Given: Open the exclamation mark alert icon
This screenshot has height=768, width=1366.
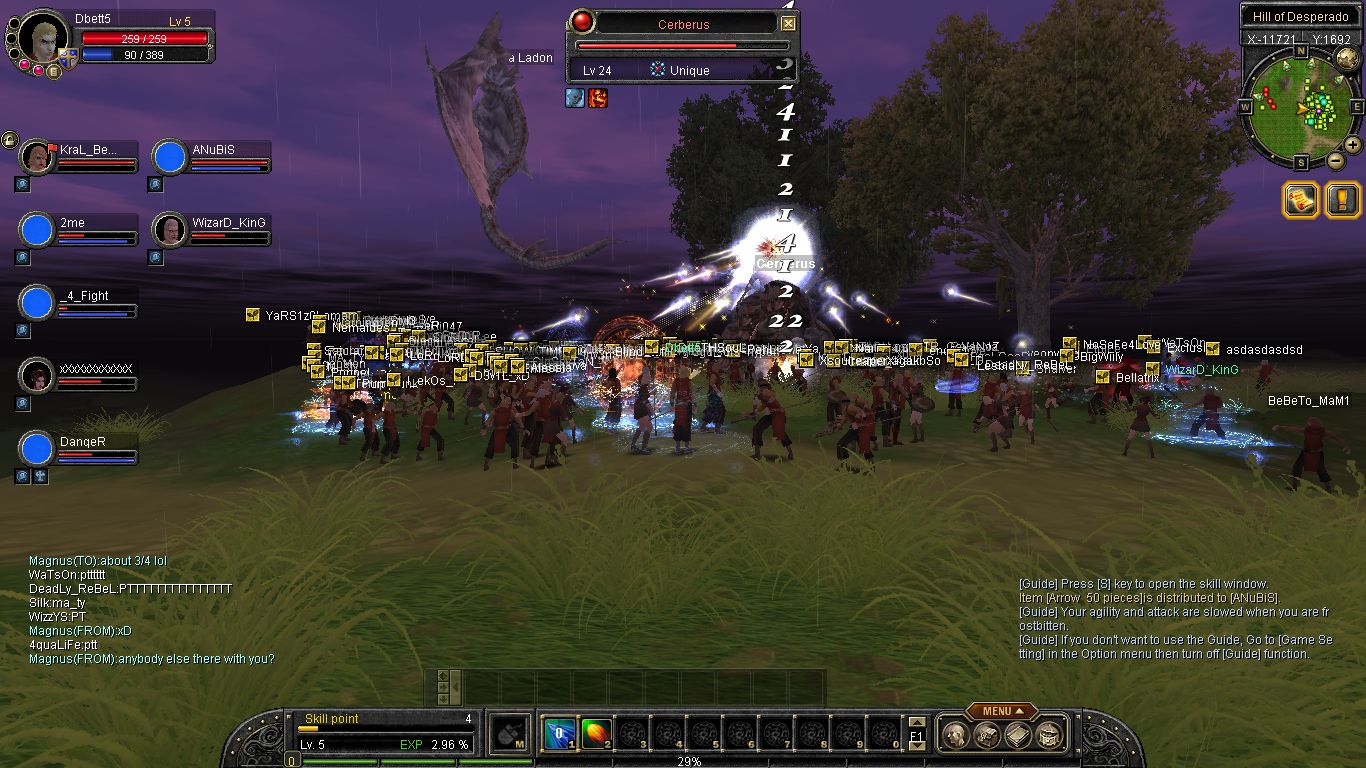Looking at the screenshot, I should (x=1342, y=200).
